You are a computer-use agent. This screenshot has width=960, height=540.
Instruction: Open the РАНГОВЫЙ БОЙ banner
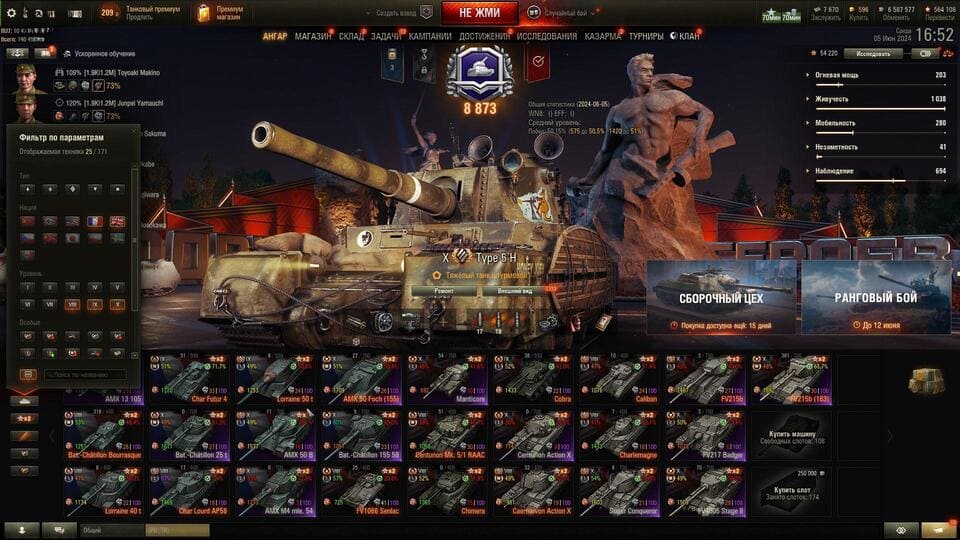click(876, 297)
